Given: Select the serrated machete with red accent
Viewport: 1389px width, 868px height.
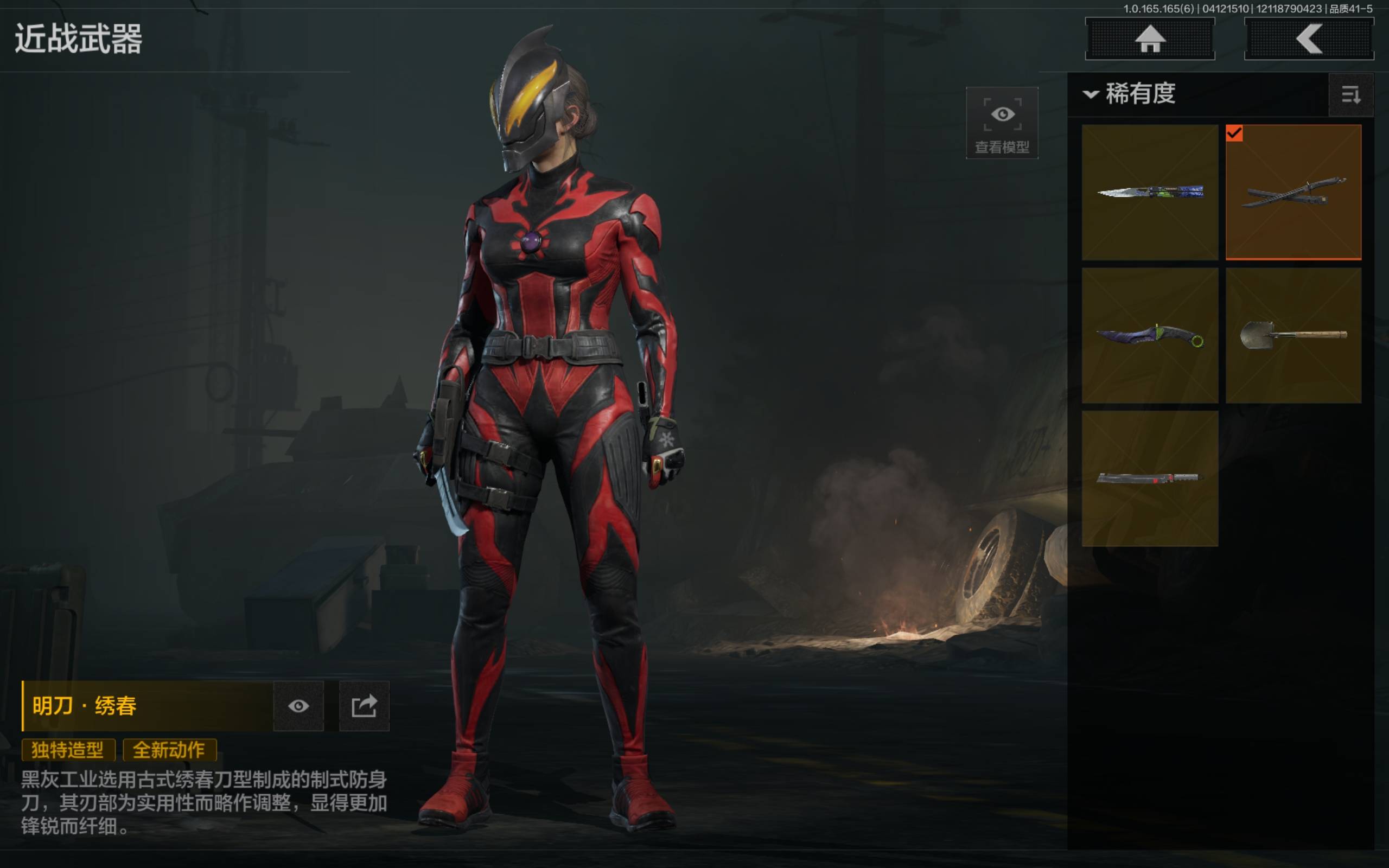Looking at the screenshot, I should coord(1150,478).
